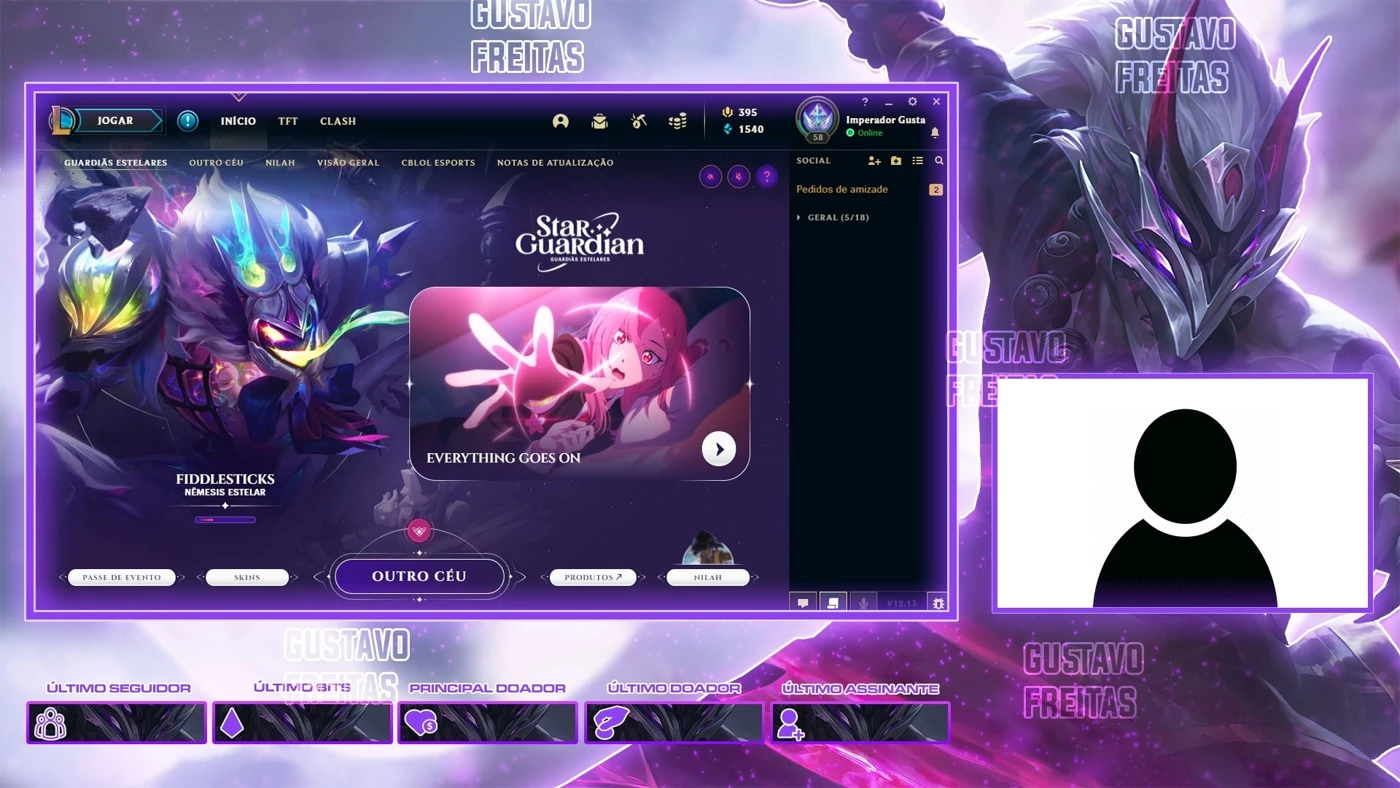The image size is (1400, 788).
Task: Advance the Everything Goes On carousel
Action: [x=718, y=449]
